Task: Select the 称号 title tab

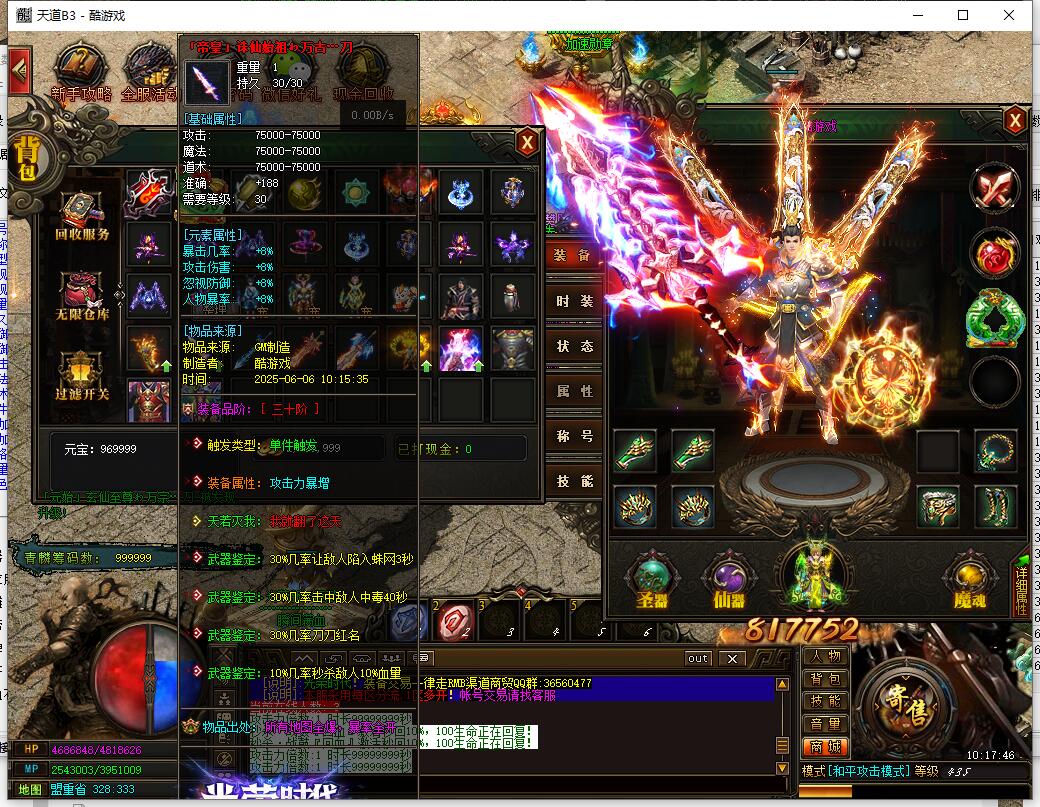Action: coord(574,436)
